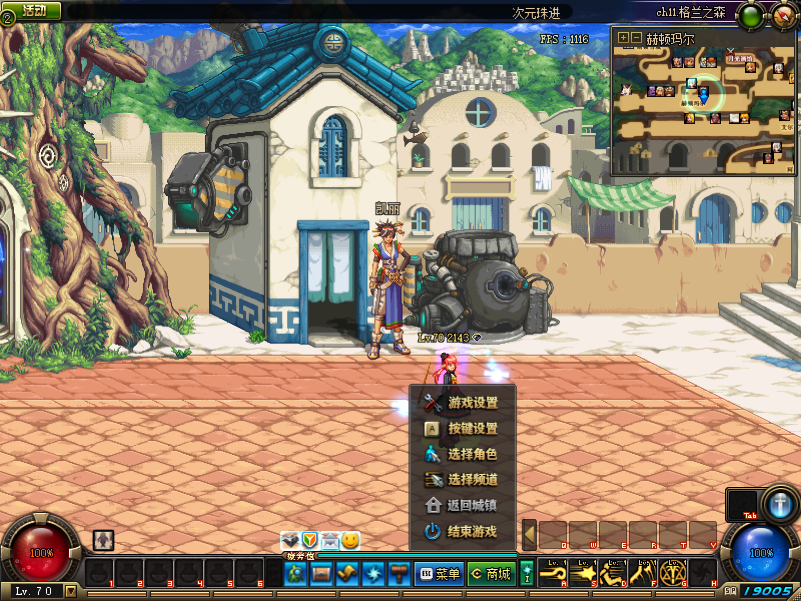Zoom out the minimap with minus button
801x601 pixels.
(x=636, y=38)
